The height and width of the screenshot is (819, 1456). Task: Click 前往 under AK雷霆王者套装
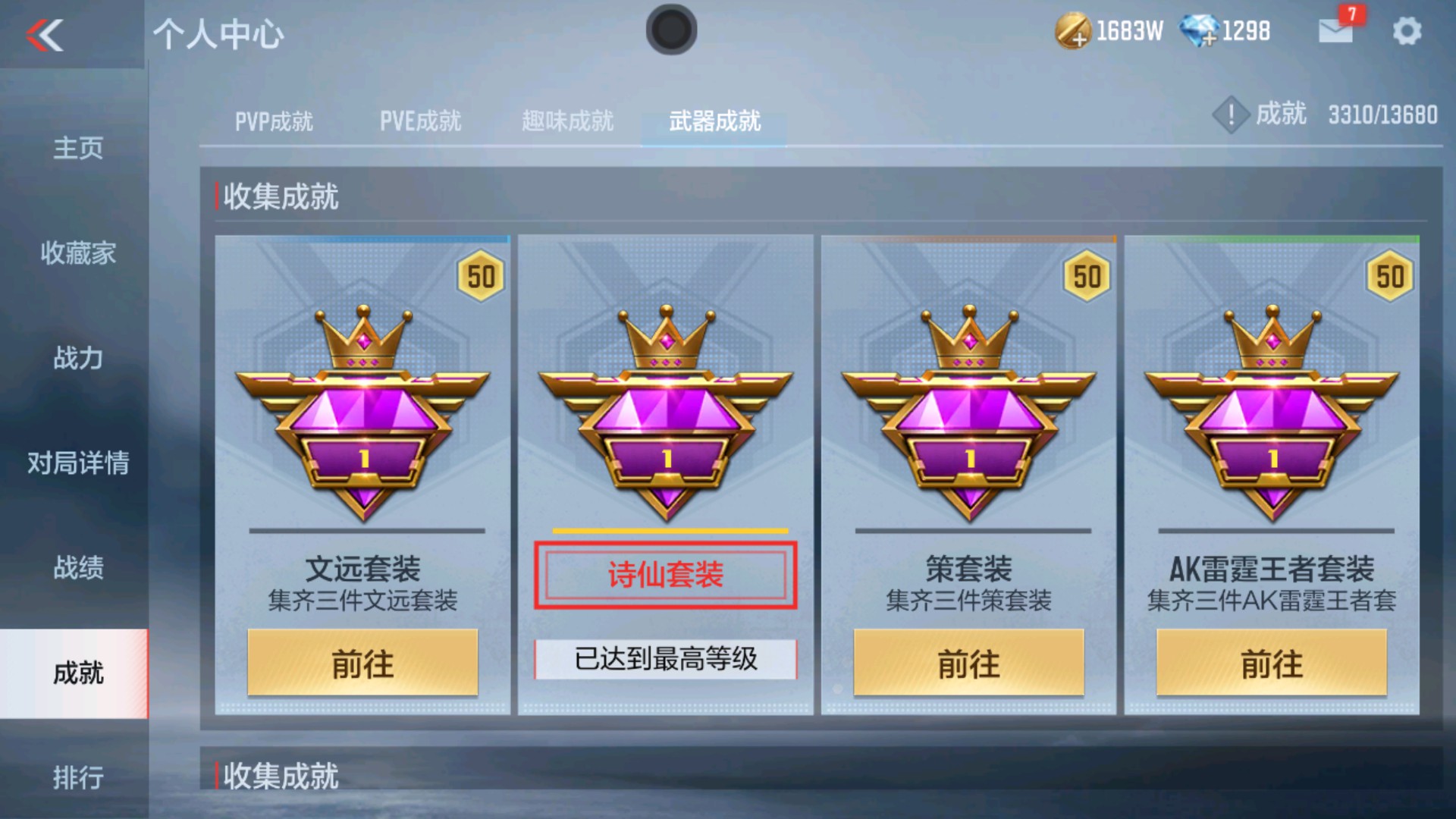coord(1272,664)
